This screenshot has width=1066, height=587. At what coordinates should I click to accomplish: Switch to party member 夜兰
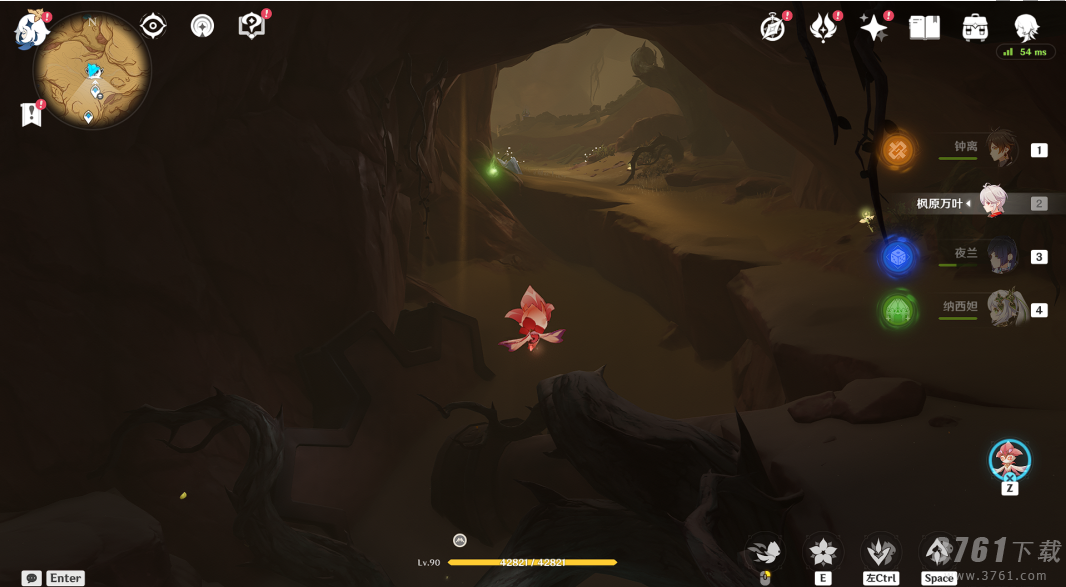[1000, 256]
